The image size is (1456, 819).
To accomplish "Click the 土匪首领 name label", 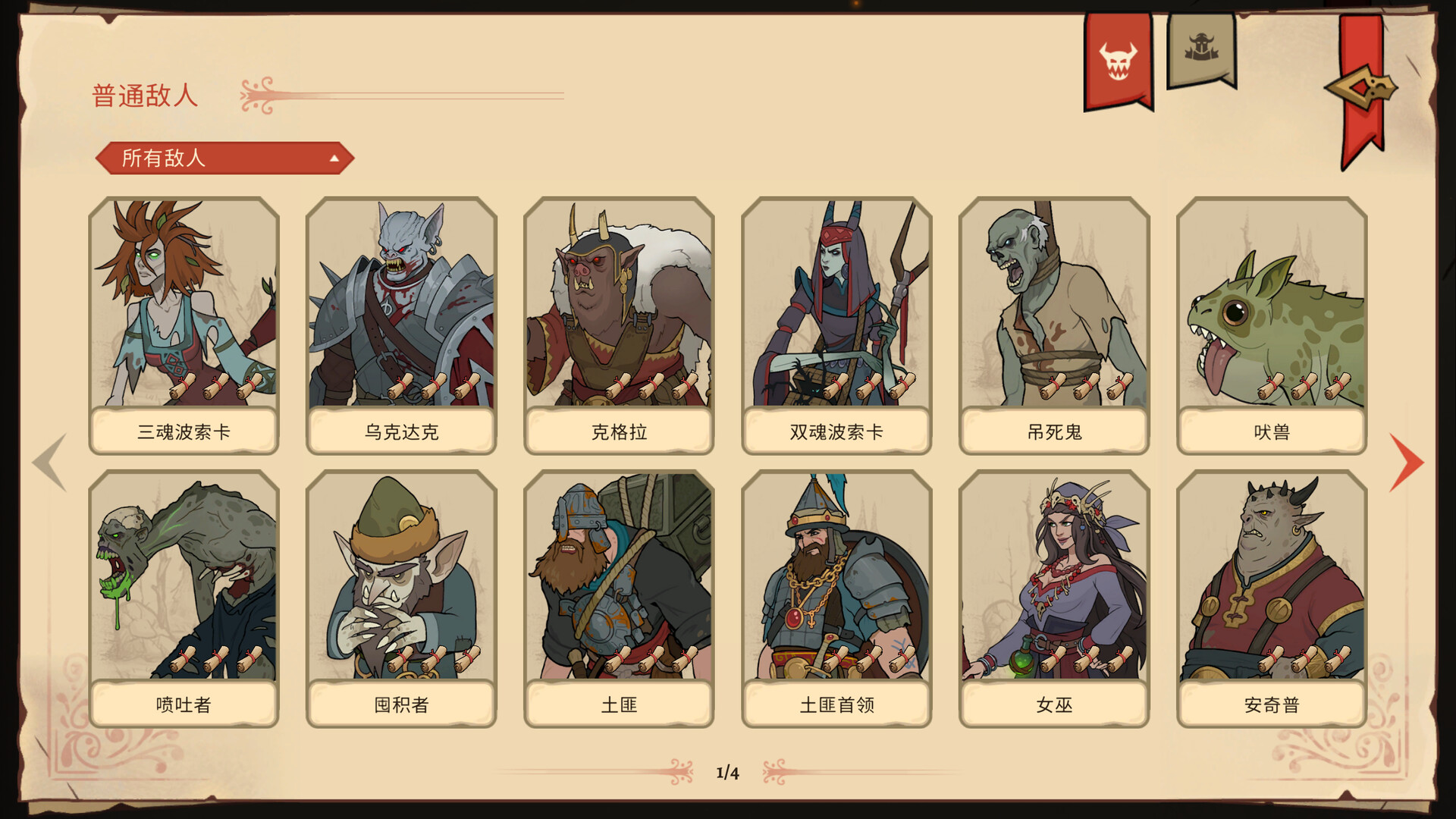I will click(x=836, y=704).
